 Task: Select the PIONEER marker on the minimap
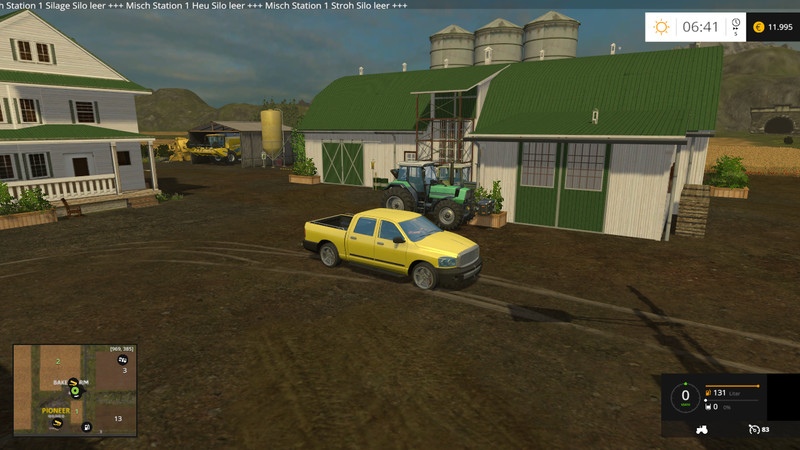point(56,410)
